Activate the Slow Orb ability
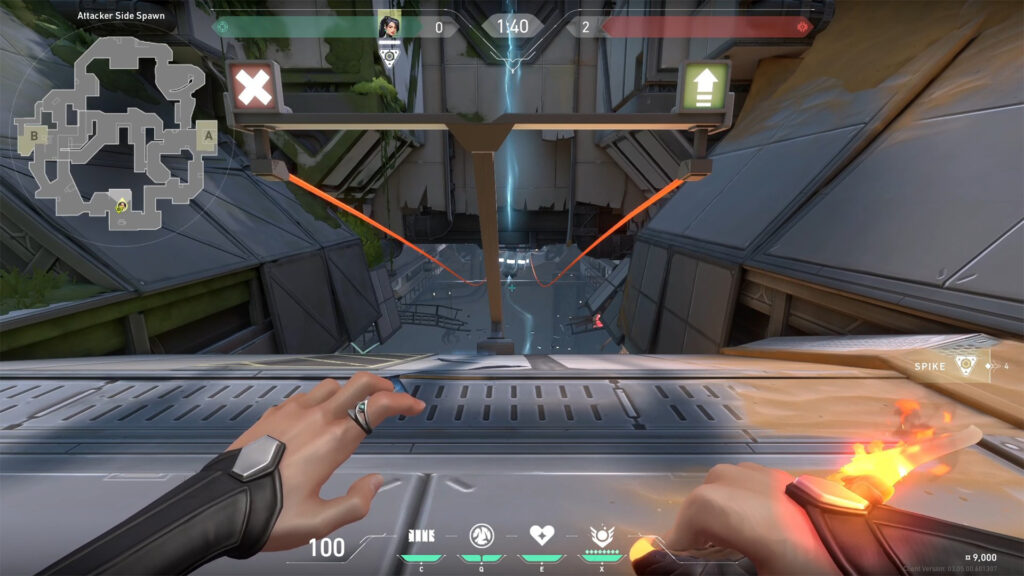The image size is (1024, 576). click(480, 535)
